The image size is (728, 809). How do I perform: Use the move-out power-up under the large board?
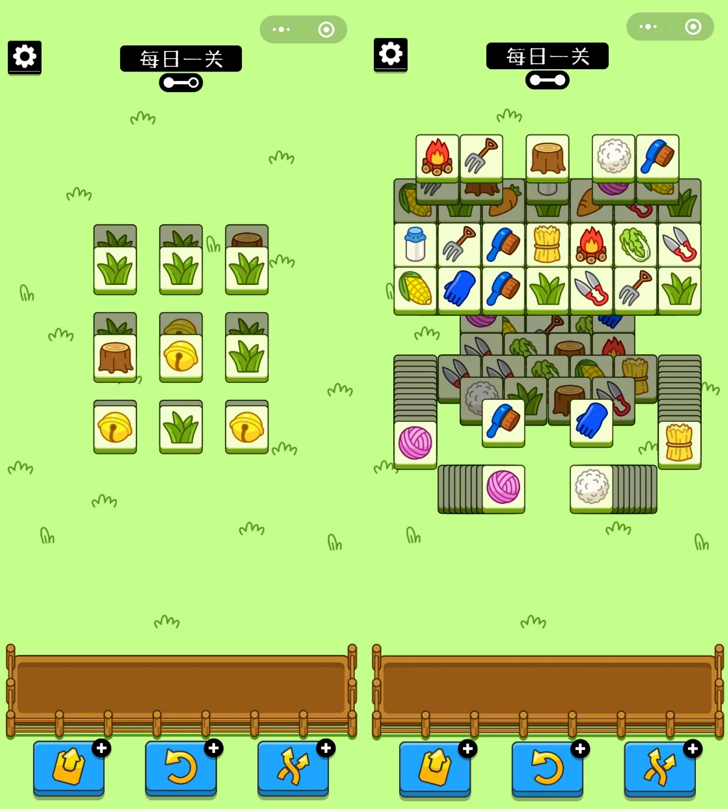(435, 768)
